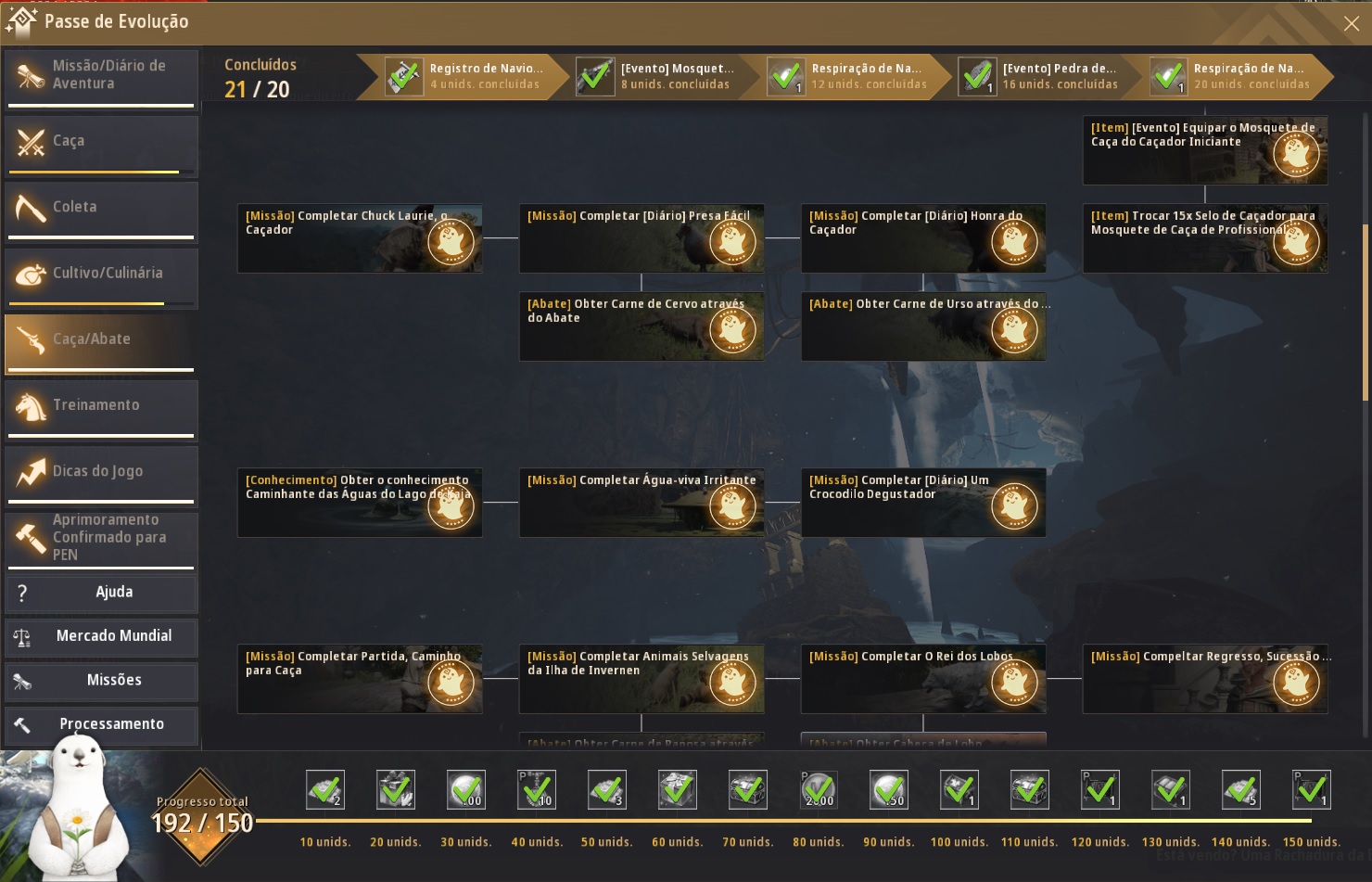Viewport: 1372px width, 882px height.
Task: Open the Coleta category icon
Action: pos(29,209)
